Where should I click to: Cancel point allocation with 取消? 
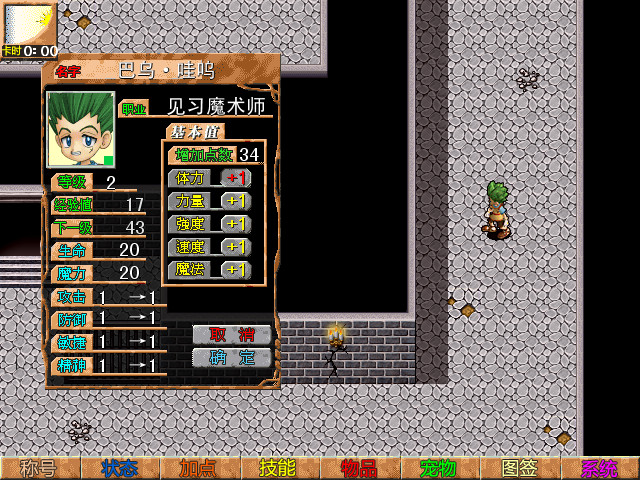click(x=232, y=334)
